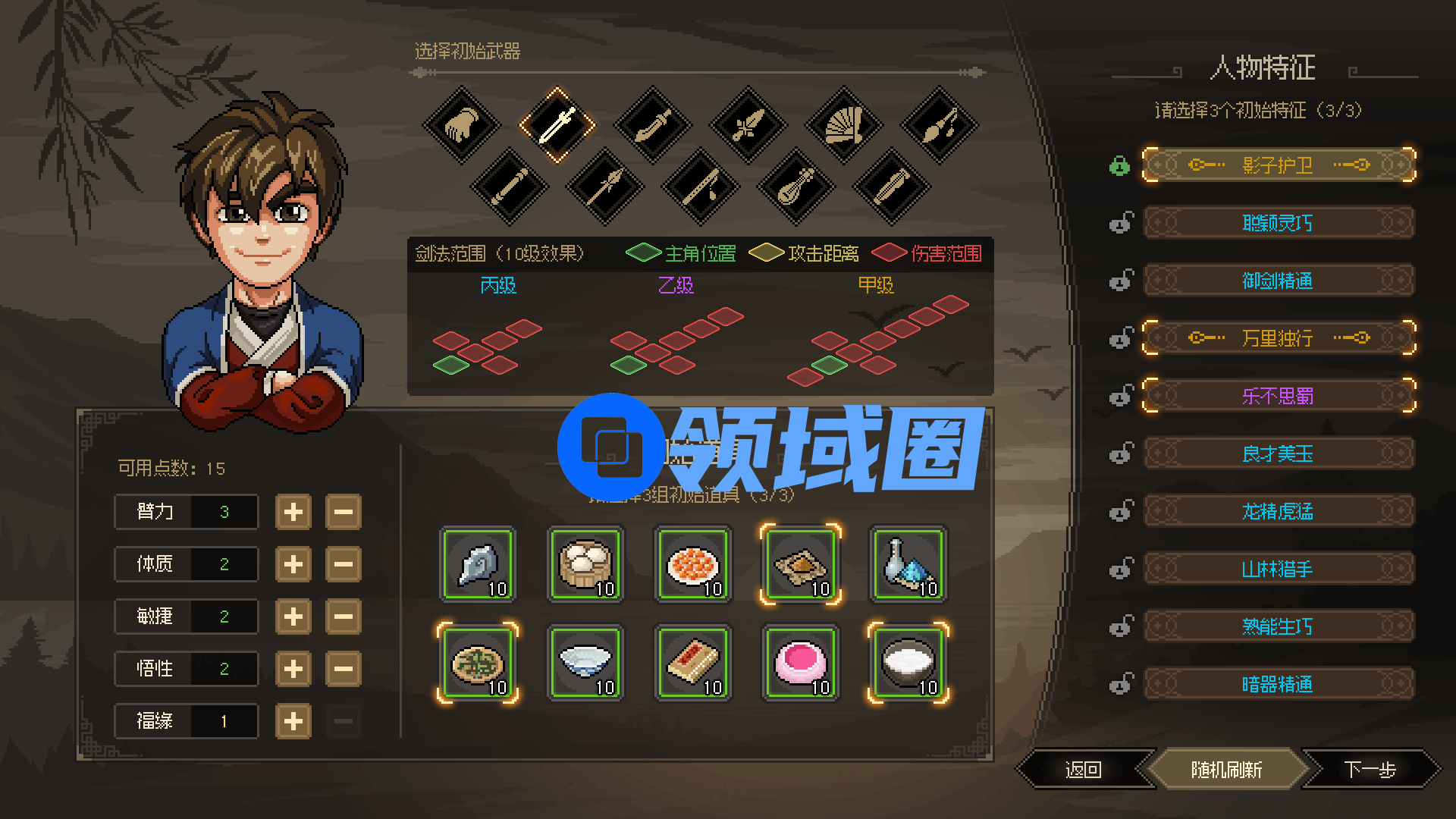
Task: Select the steamed buns basket item
Action: 585,565
